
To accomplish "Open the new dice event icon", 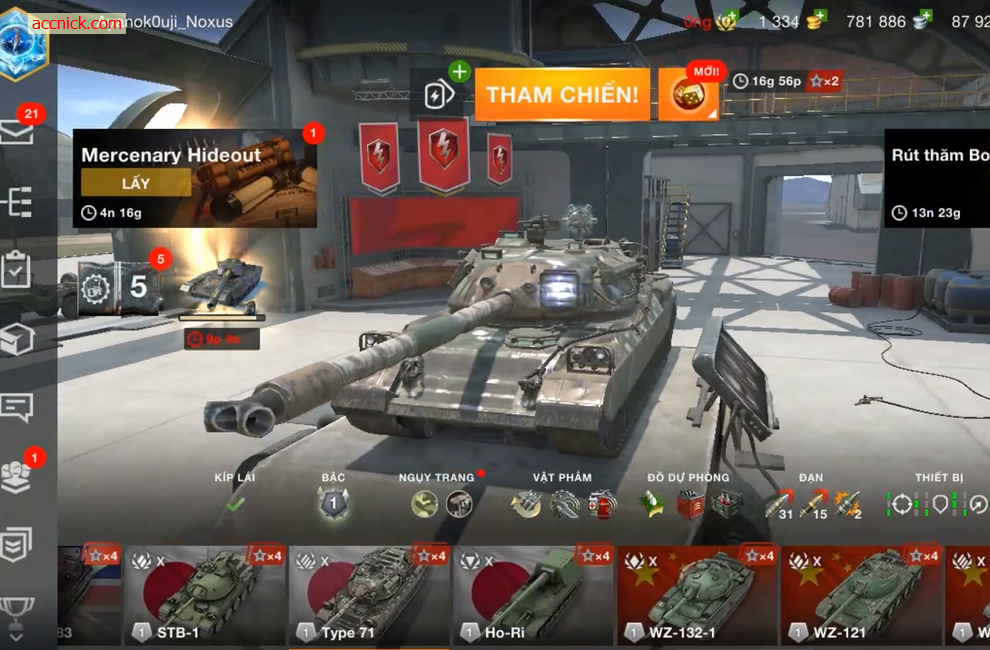I will (x=689, y=96).
